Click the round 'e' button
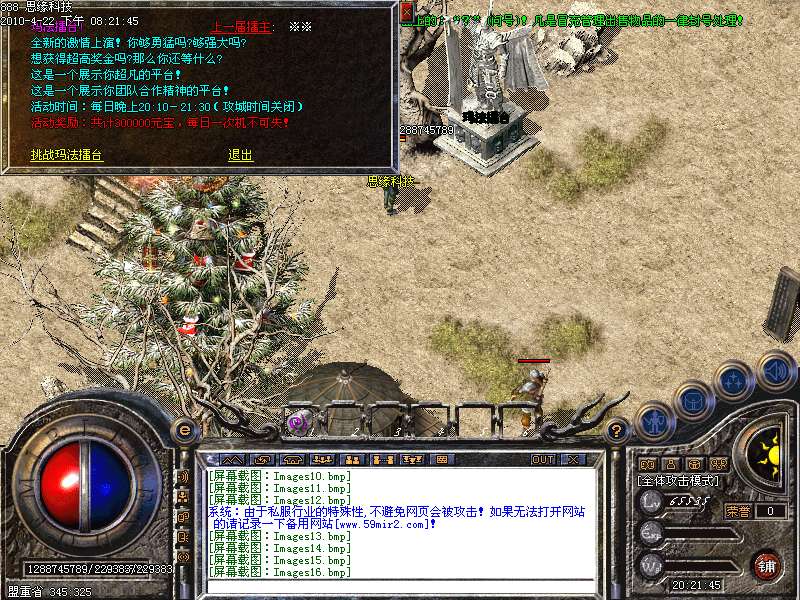The width and height of the screenshot is (800, 600). 184,430
